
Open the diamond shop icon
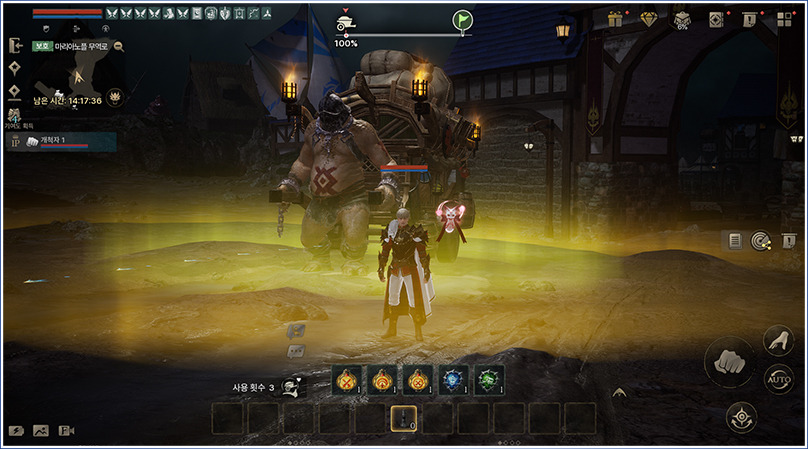[648, 19]
